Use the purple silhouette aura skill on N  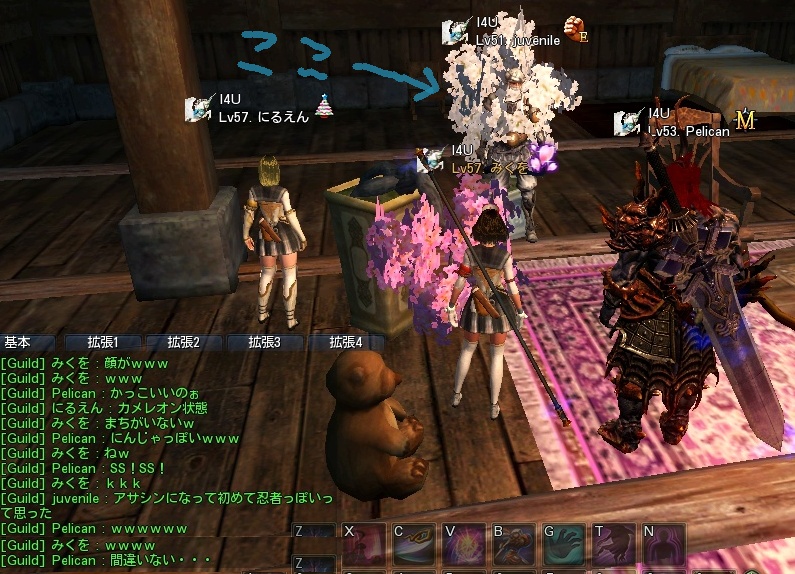pos(664,547)
